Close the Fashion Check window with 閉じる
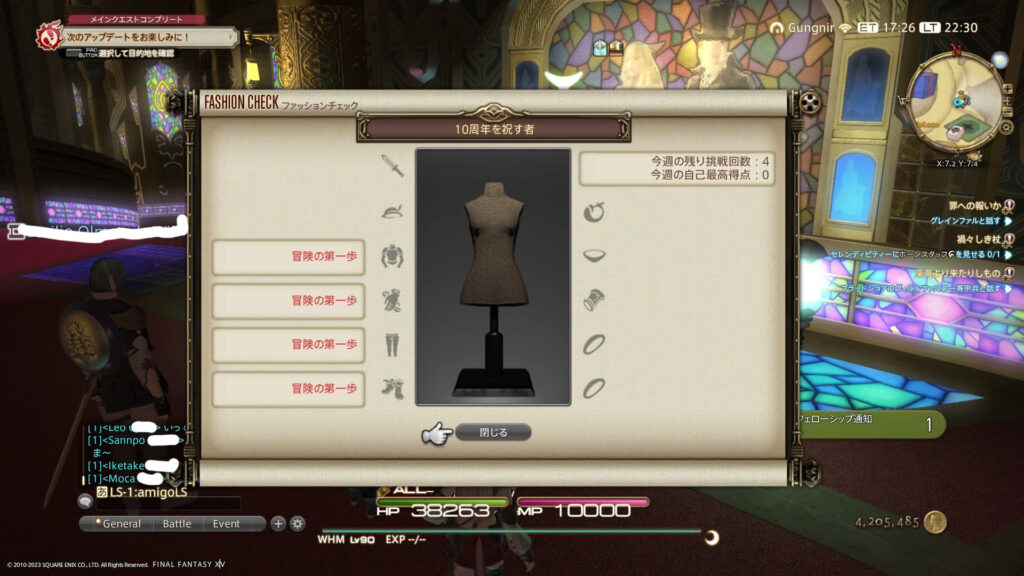 (x=492, y=433)
